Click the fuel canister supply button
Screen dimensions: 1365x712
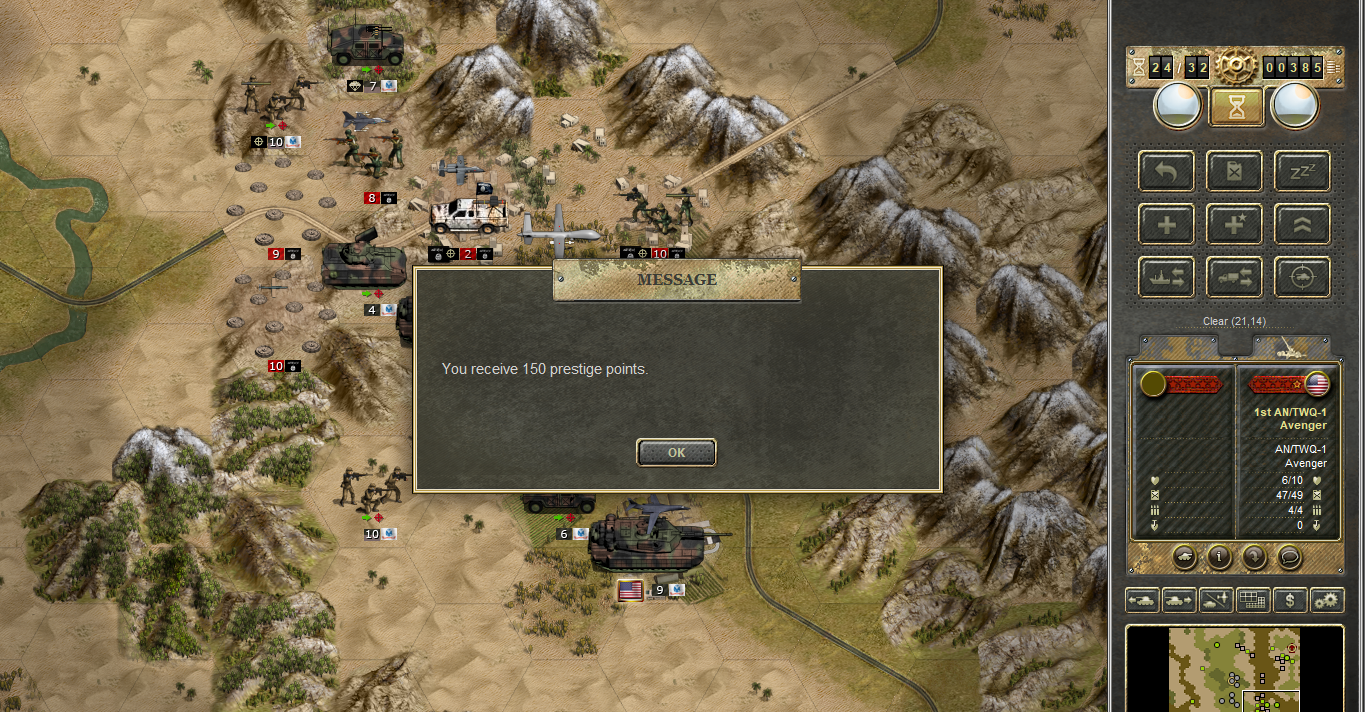pyautogui.click(x=1234, y=171)
